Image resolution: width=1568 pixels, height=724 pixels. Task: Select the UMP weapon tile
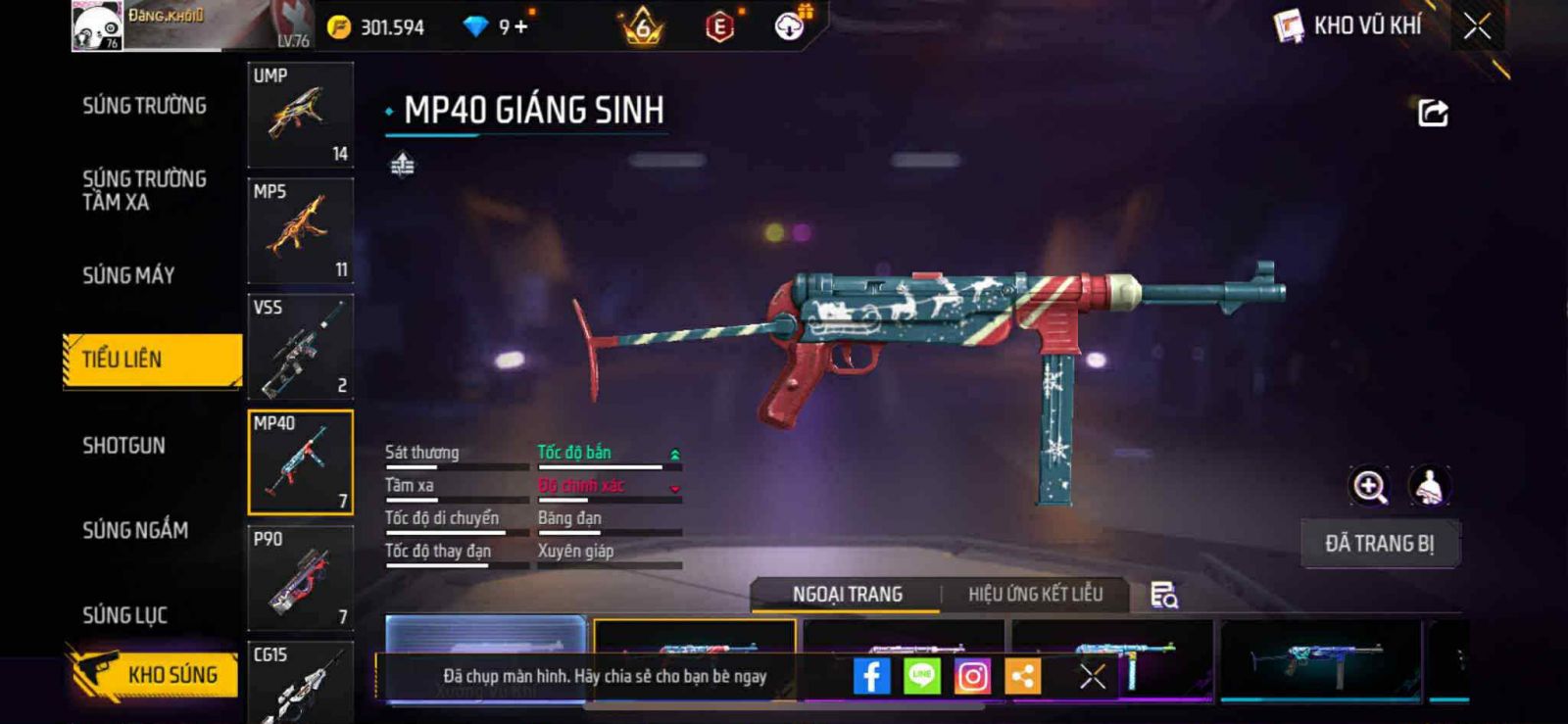pos(300,115)
